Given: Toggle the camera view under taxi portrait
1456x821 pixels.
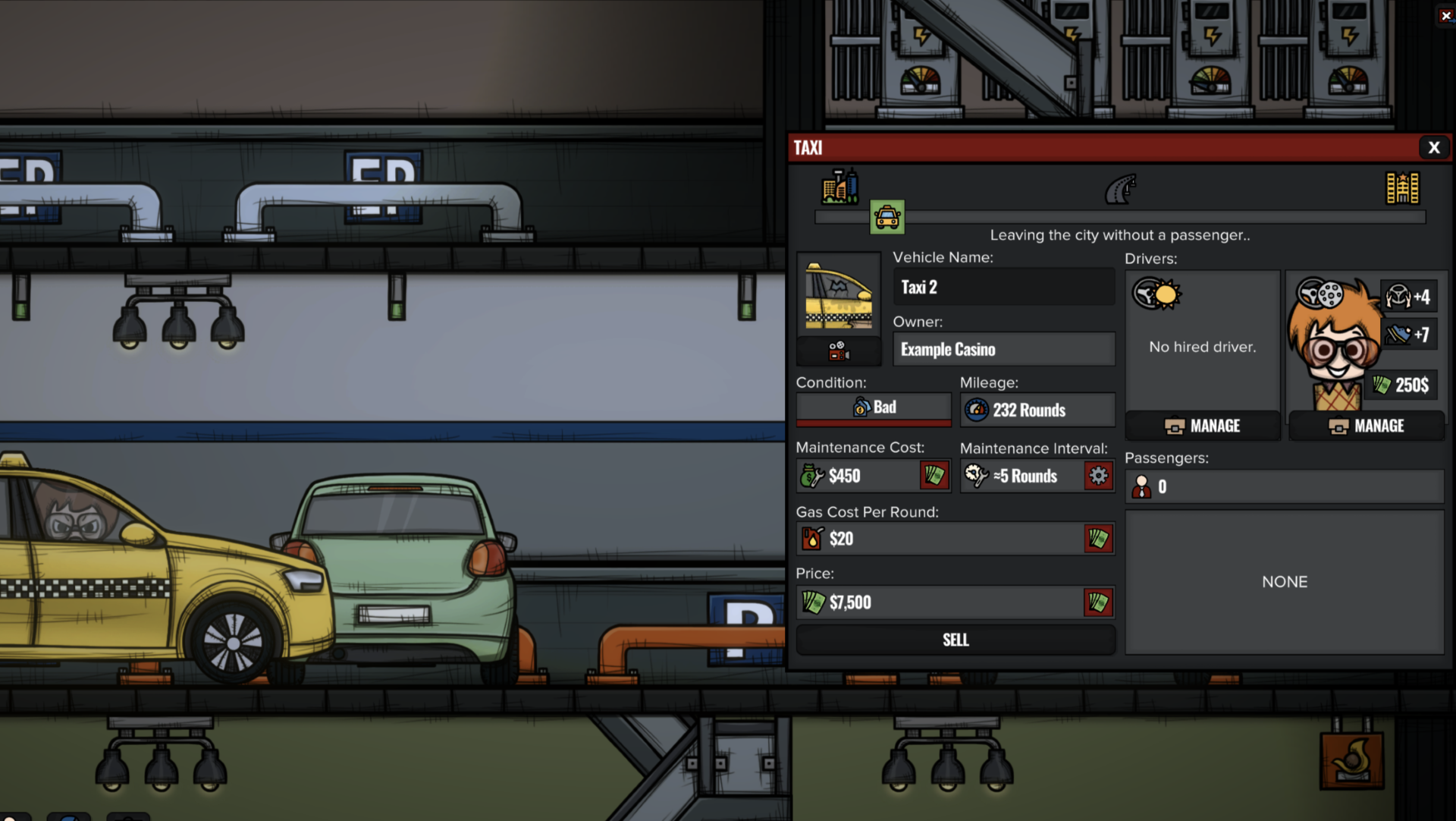Looking at the screenshot, I should click(x=838, y=351).
